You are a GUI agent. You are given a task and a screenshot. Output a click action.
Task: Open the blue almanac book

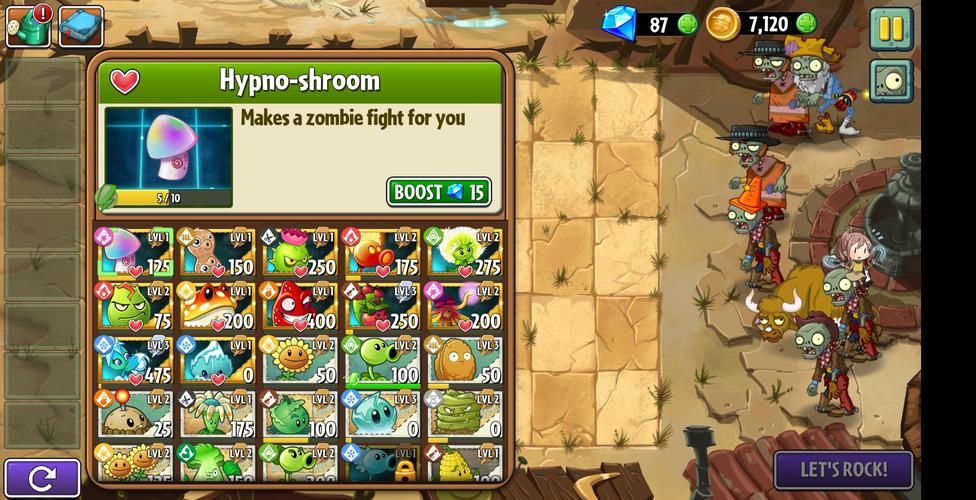pyautogui.click(x=81, y=26)
